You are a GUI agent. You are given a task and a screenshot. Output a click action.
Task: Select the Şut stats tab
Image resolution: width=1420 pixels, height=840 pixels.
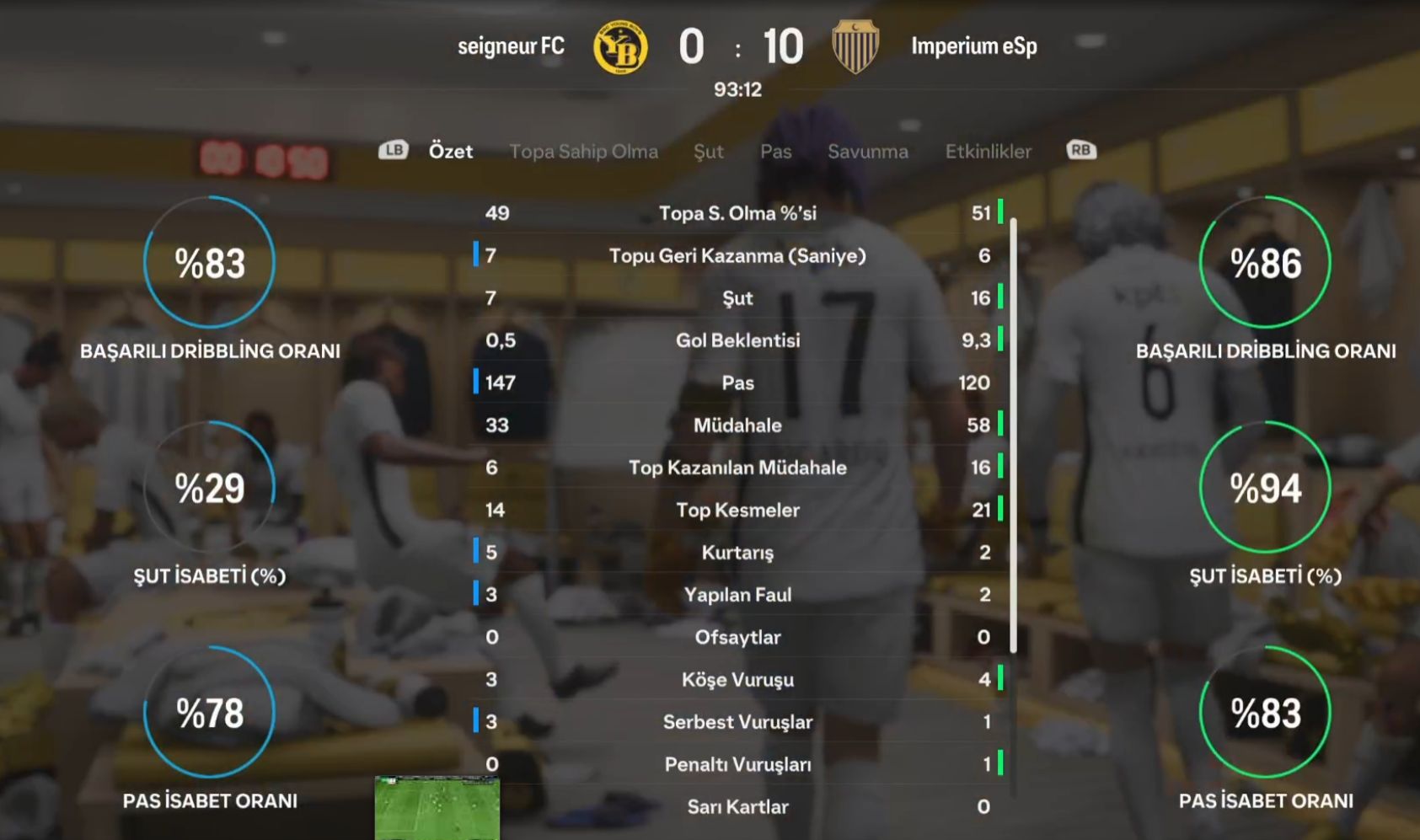click(708, 152)
